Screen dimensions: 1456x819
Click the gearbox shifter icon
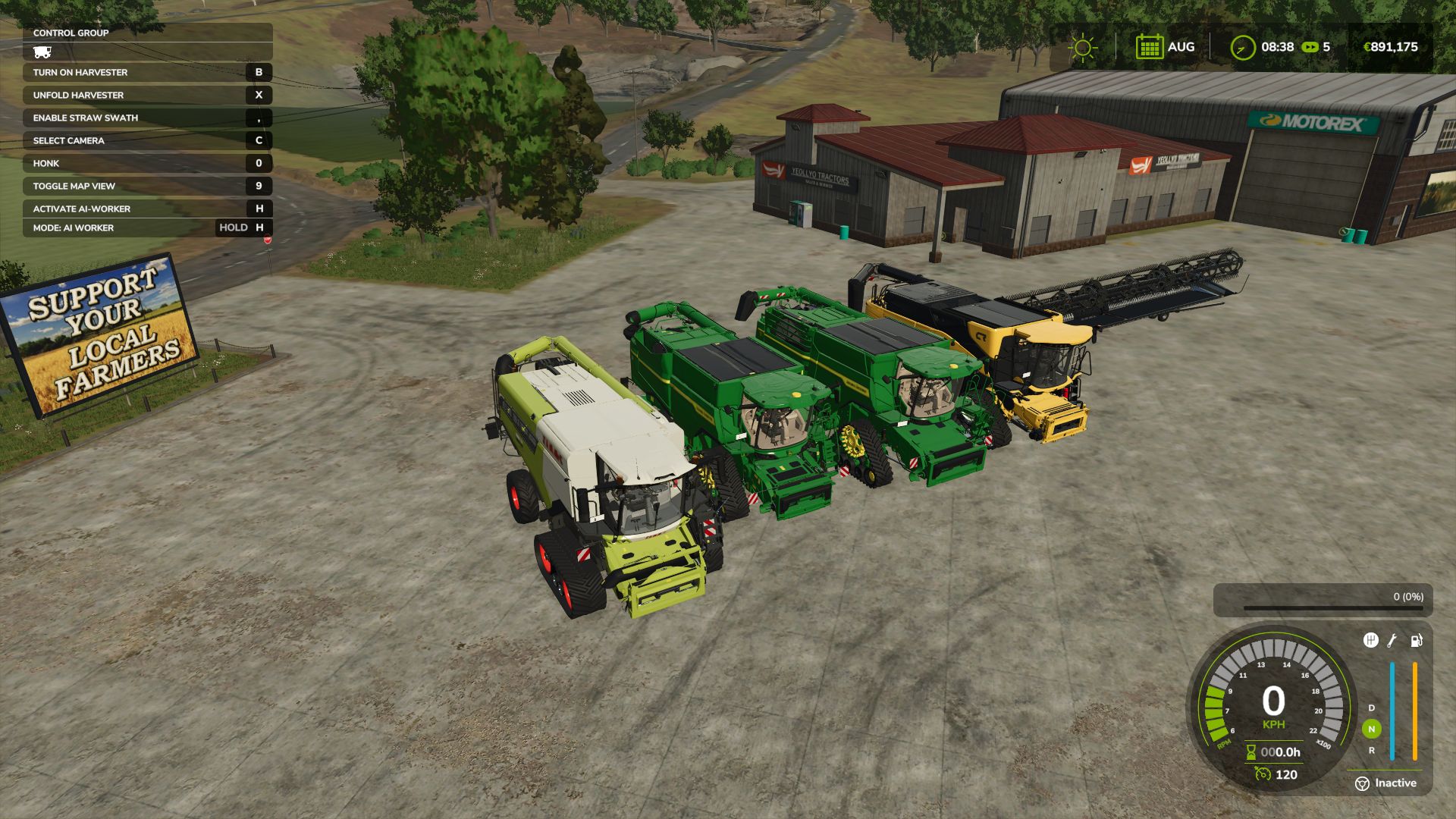[1370, 641]
